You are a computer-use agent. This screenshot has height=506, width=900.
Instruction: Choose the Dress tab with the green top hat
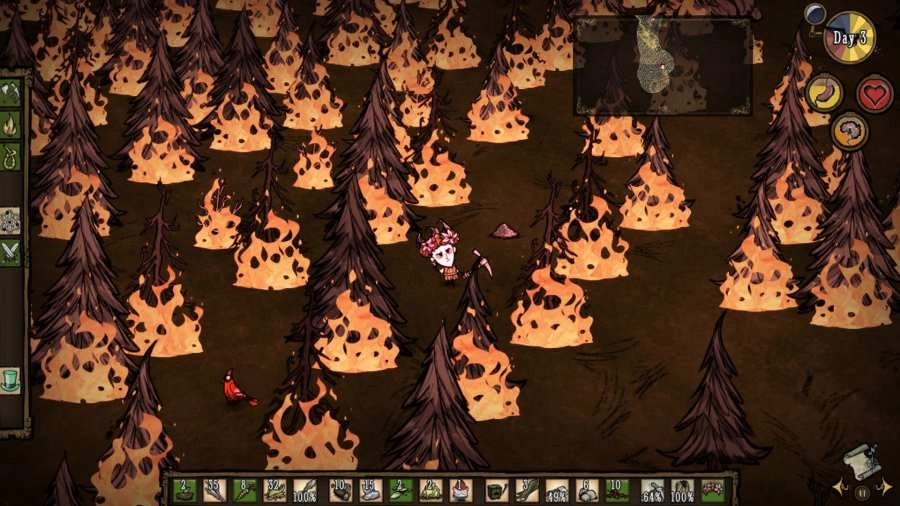click(10, 381)
